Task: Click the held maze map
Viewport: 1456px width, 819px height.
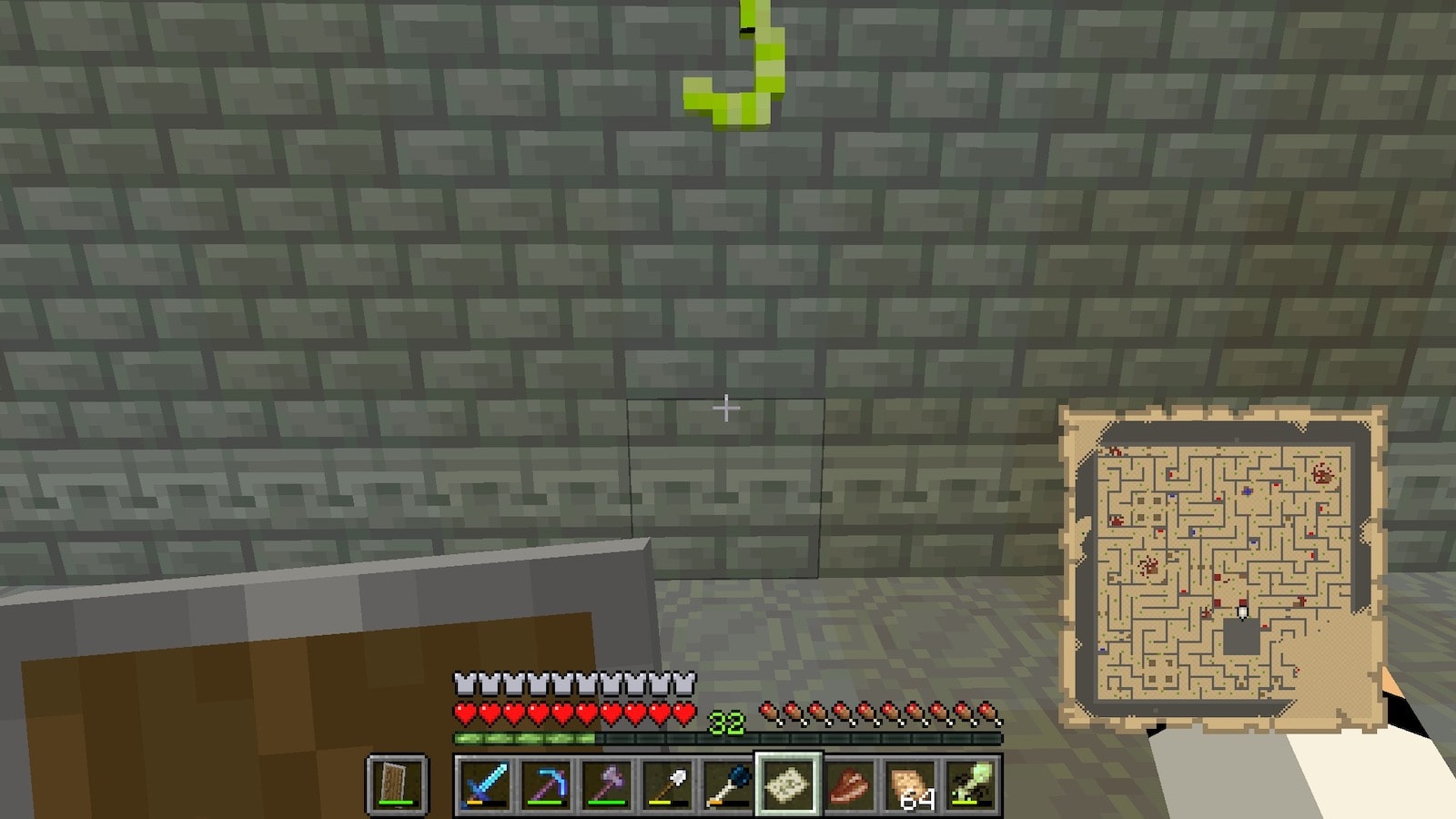Action: point(1222,569)
